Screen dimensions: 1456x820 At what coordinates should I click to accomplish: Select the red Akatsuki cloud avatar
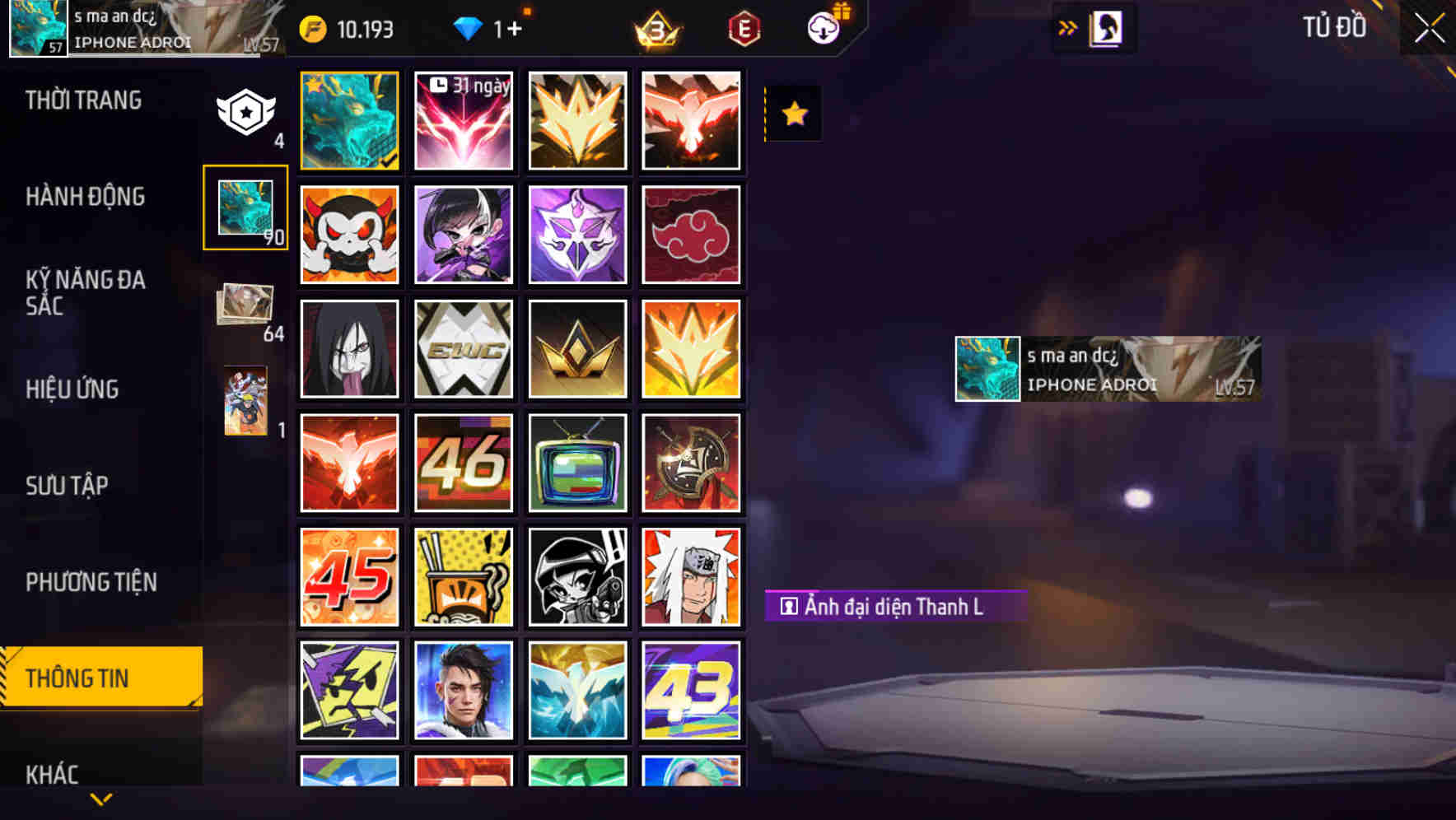click(692, 234)
